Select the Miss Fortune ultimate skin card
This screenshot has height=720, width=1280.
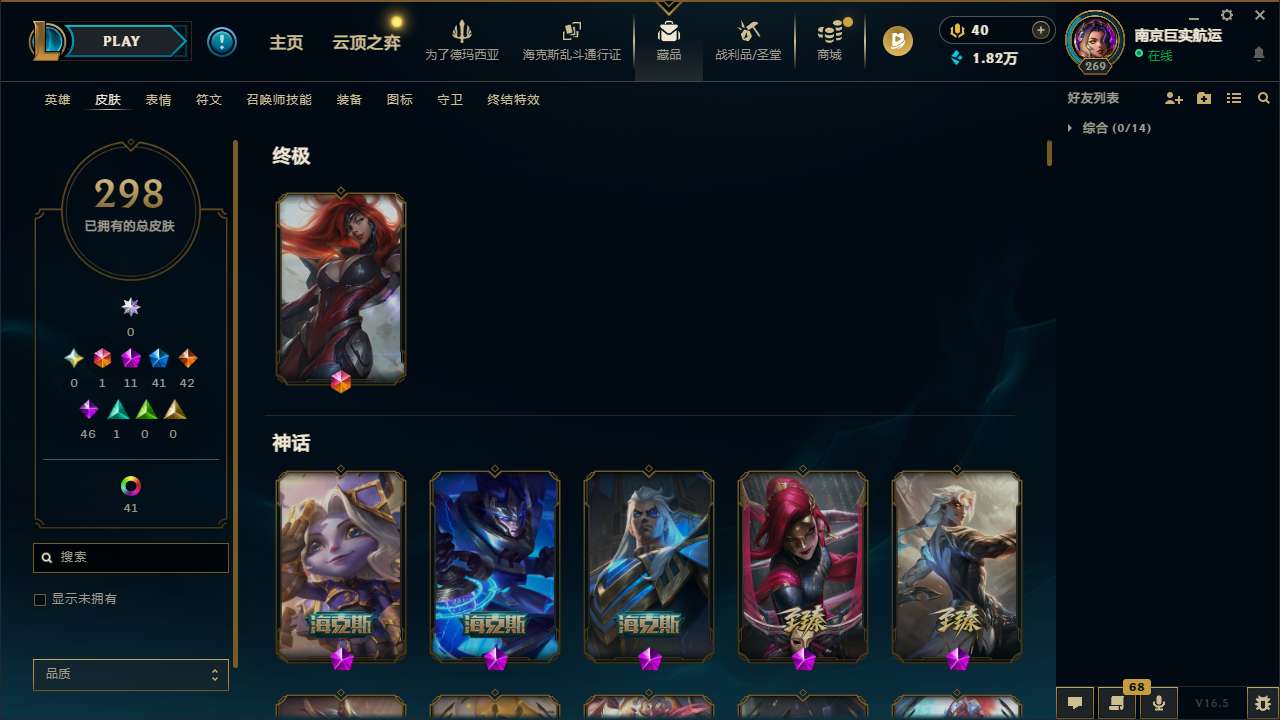(x=341, y=288)
